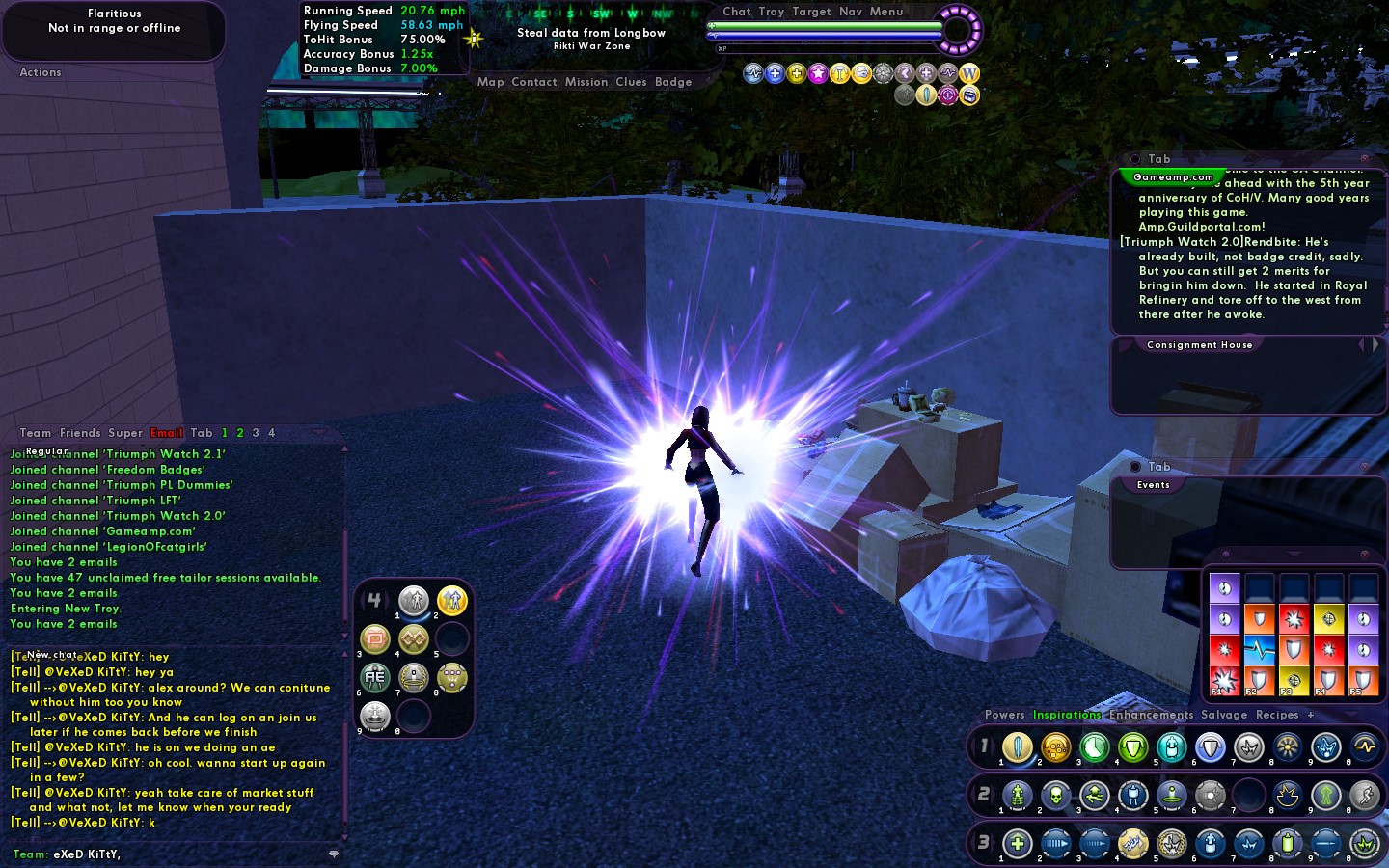Open the Badge window
This screenshot has width=1389, height=868.
tap(673, 82)
